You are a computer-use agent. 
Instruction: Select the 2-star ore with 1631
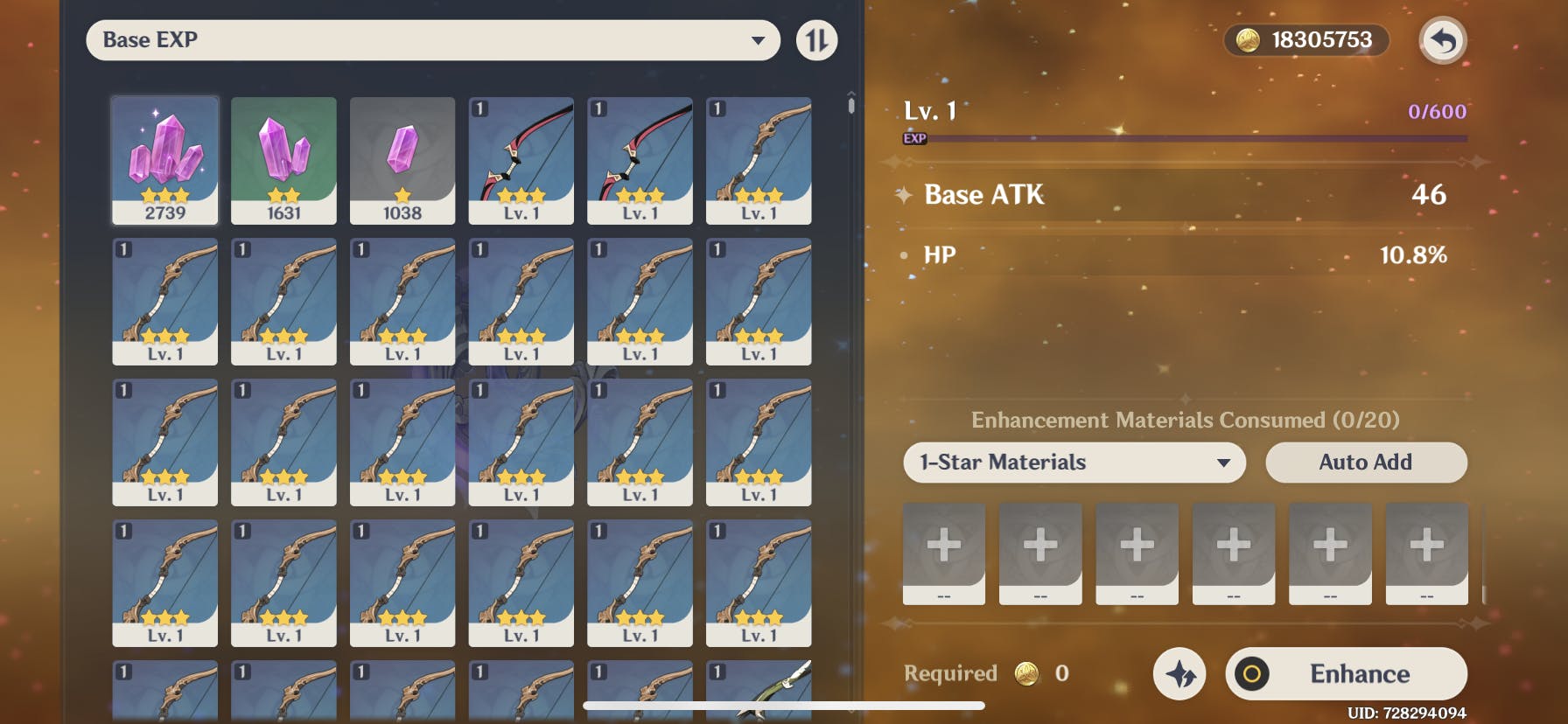coord(283,160)
